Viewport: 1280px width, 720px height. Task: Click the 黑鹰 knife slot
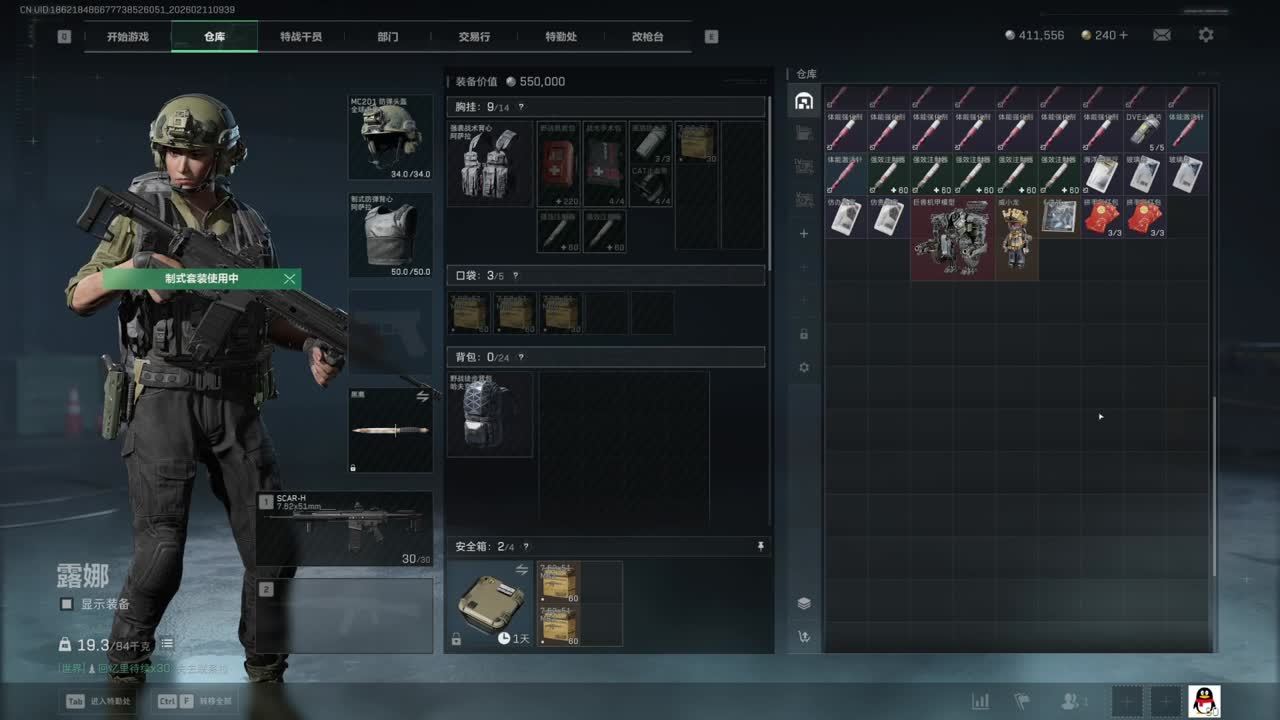[x=390, y=430]
